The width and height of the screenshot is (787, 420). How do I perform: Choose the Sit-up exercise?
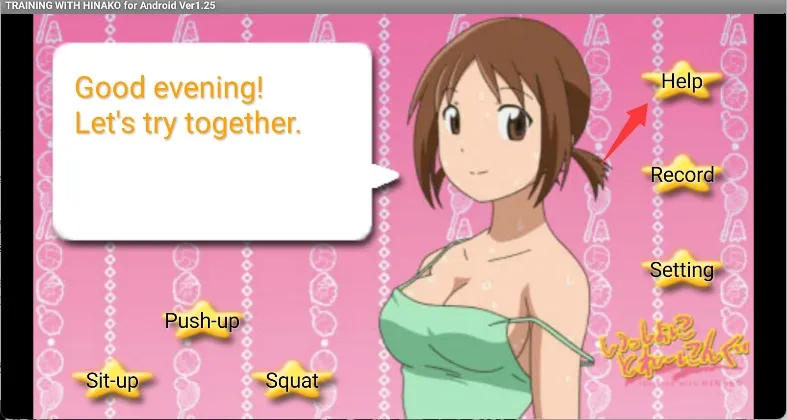click(111, 380)
